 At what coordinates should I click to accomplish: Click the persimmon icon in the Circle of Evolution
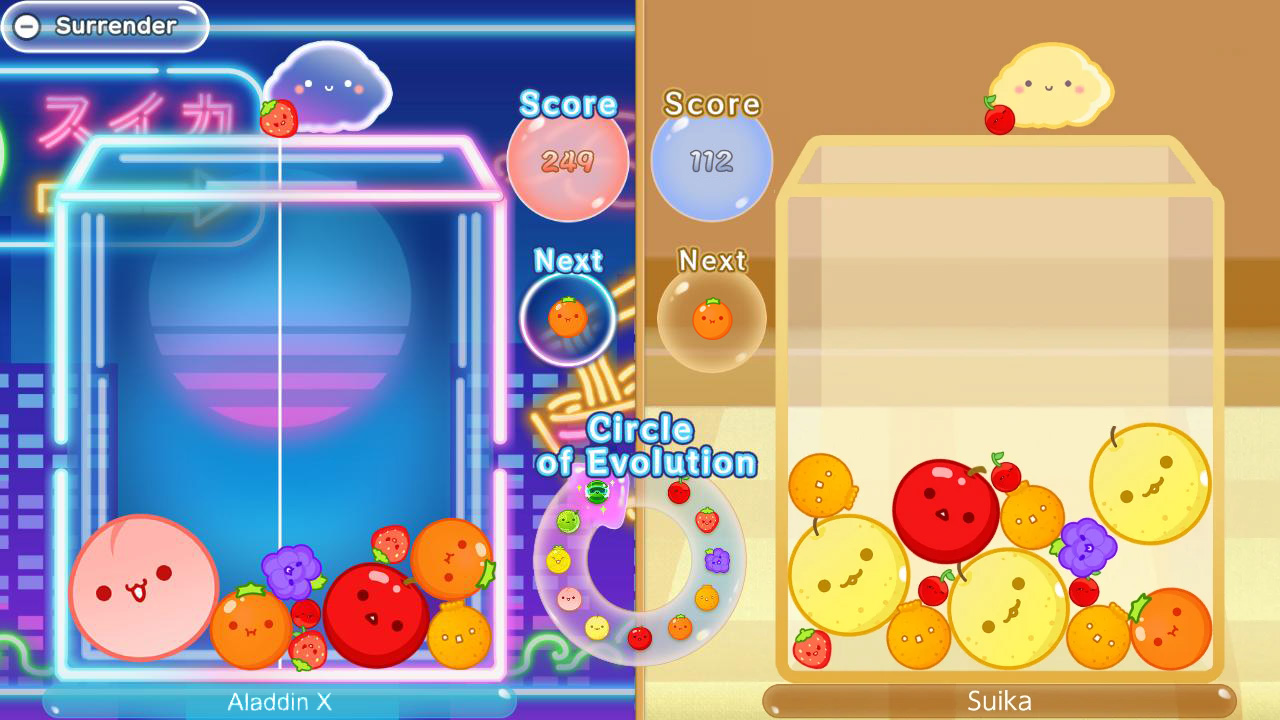706,599
